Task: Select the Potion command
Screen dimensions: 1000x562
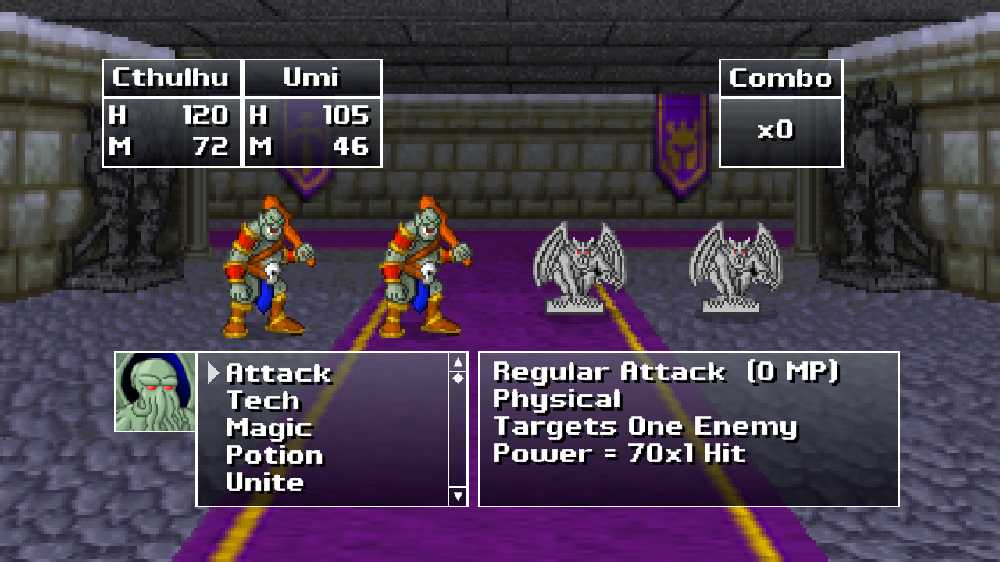Action: 274,455
